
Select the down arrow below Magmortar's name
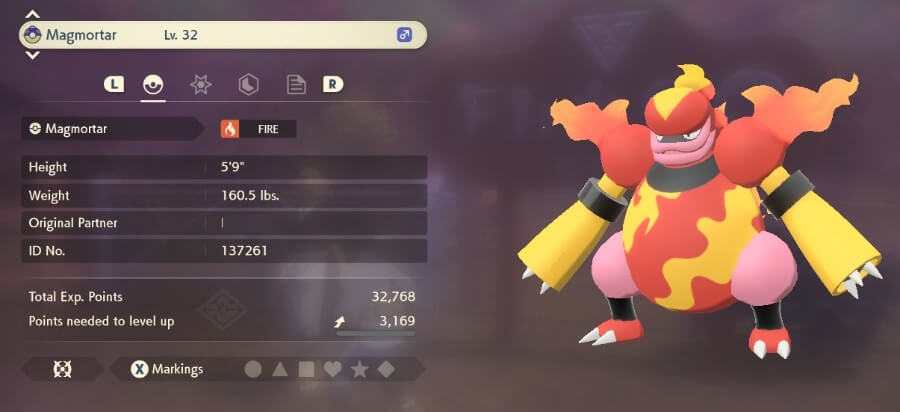coord(32,56)
